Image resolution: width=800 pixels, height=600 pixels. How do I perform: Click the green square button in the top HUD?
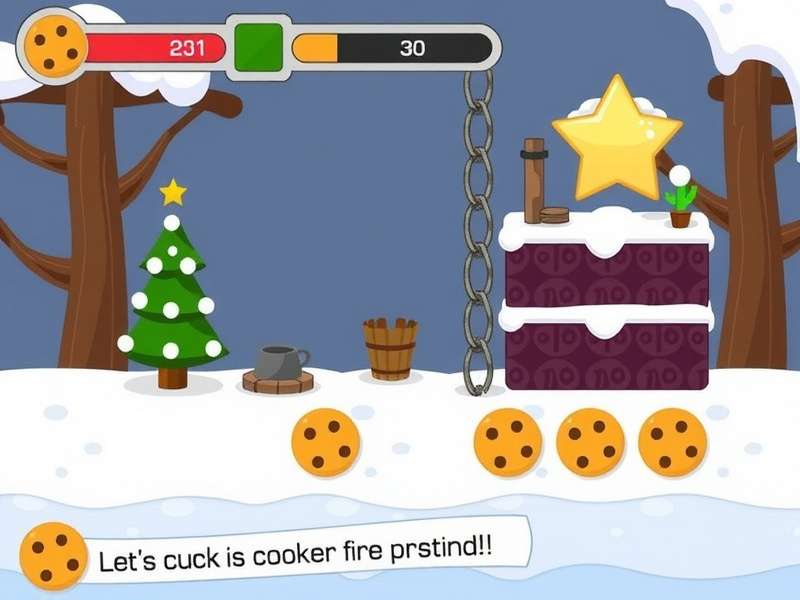point(258,47)
